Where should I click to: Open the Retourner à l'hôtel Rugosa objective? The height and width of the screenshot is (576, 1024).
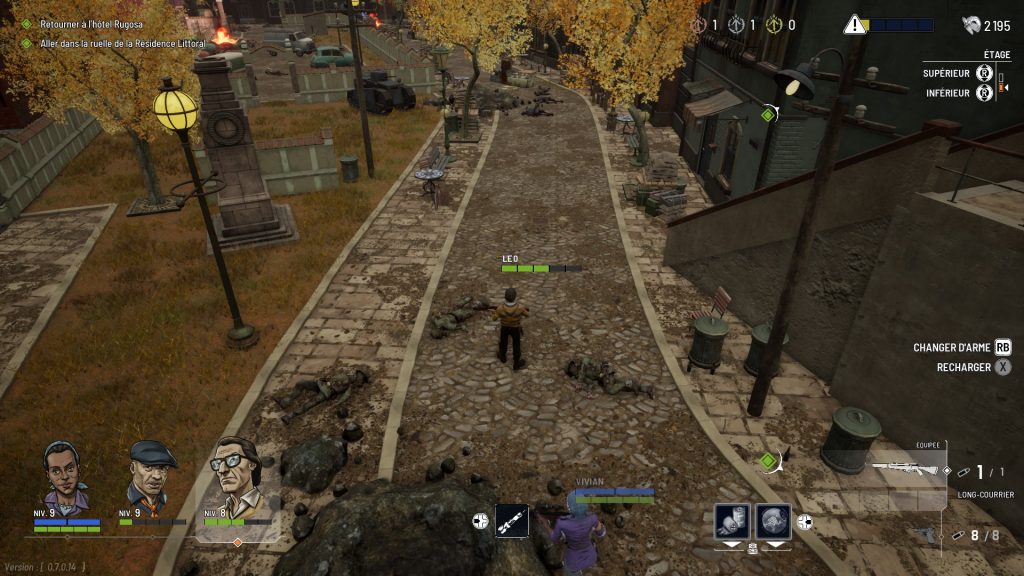(92, 24)
